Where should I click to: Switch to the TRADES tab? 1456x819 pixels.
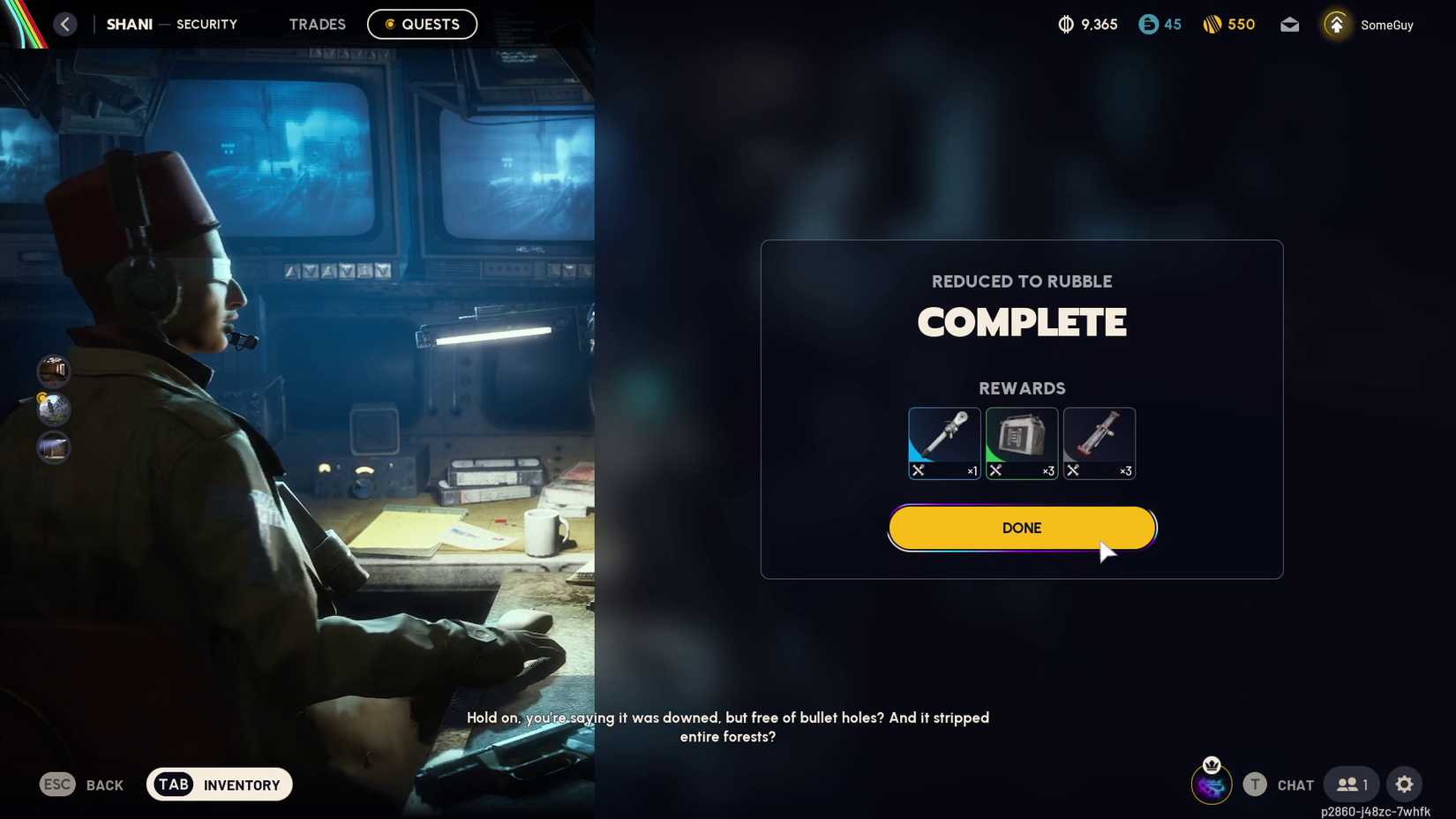317,24
